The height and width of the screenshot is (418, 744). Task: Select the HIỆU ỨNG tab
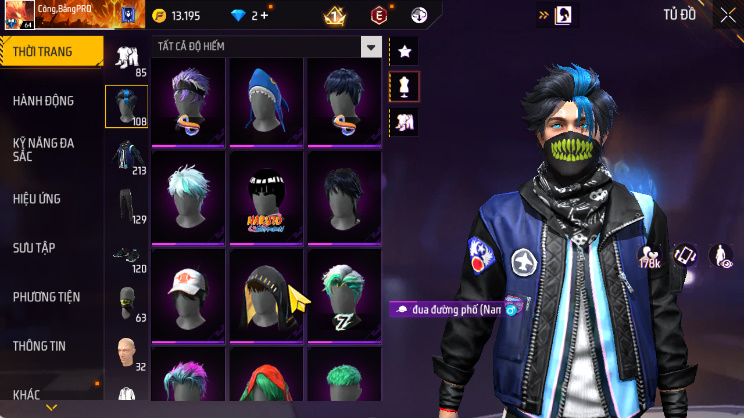[39, 198]
